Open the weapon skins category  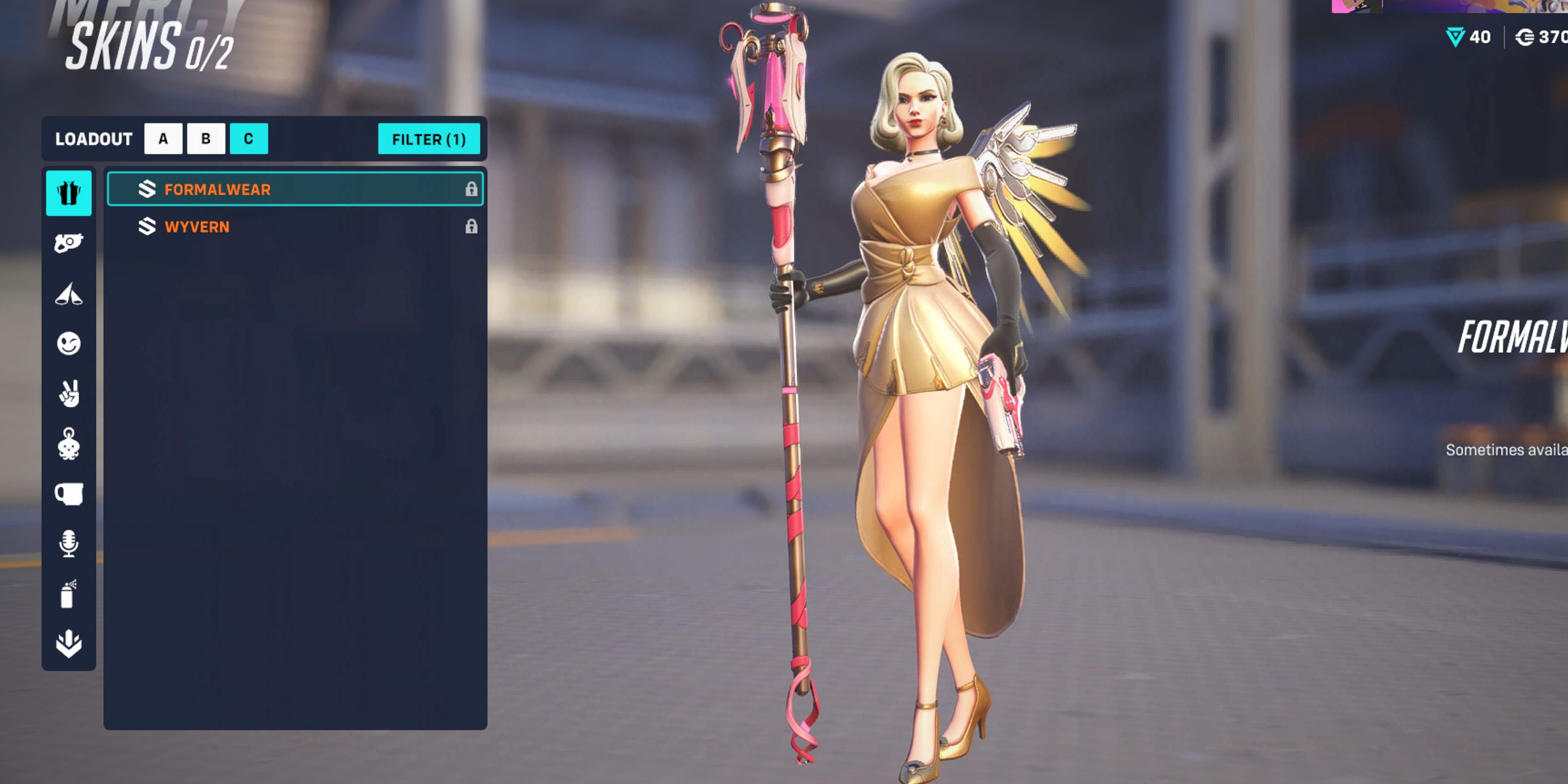(x=69, y=240)
